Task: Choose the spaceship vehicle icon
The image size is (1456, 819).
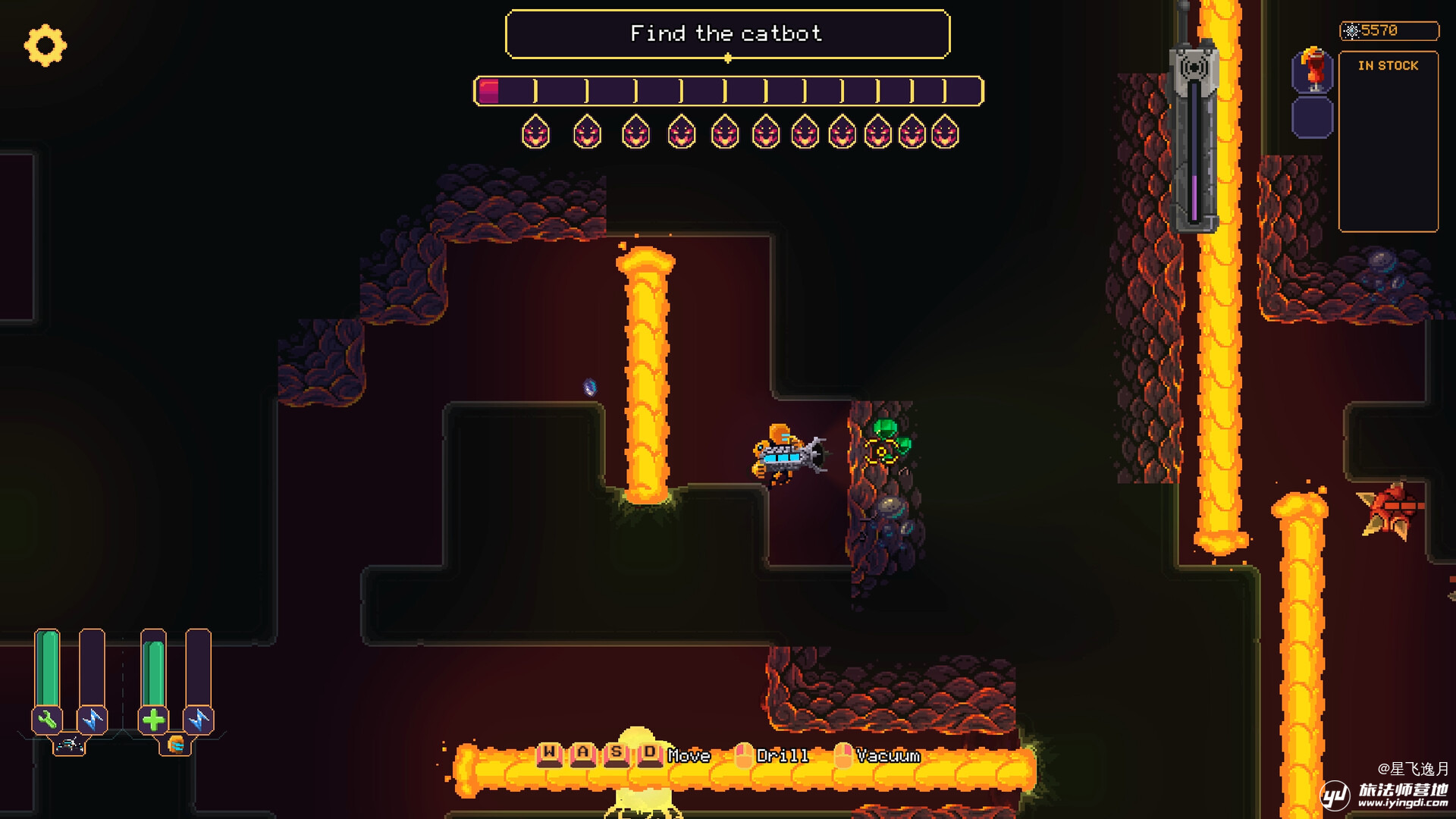Action: coord(69,745)
